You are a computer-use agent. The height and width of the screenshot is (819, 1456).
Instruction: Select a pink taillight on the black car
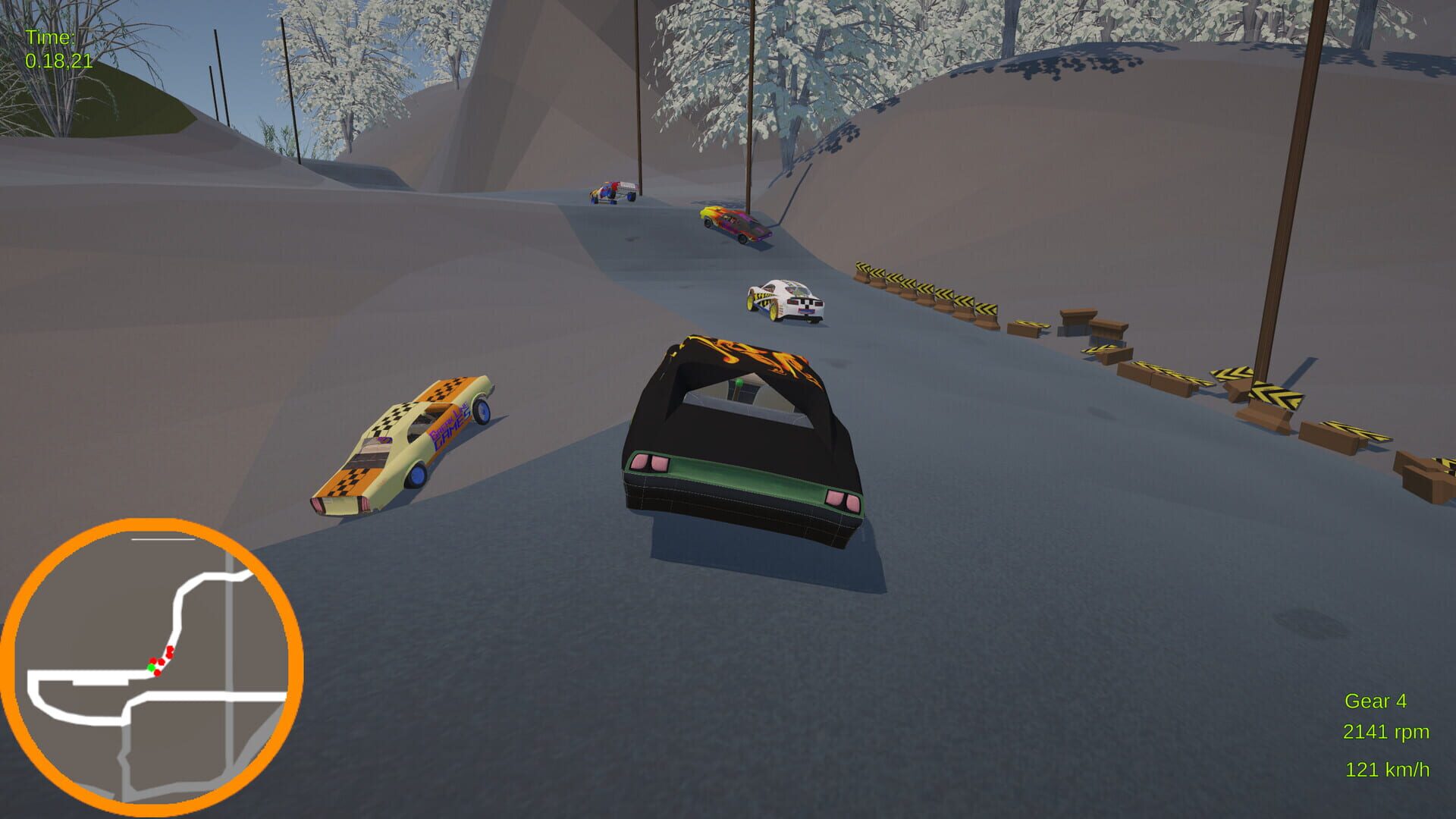click(648, 460)
